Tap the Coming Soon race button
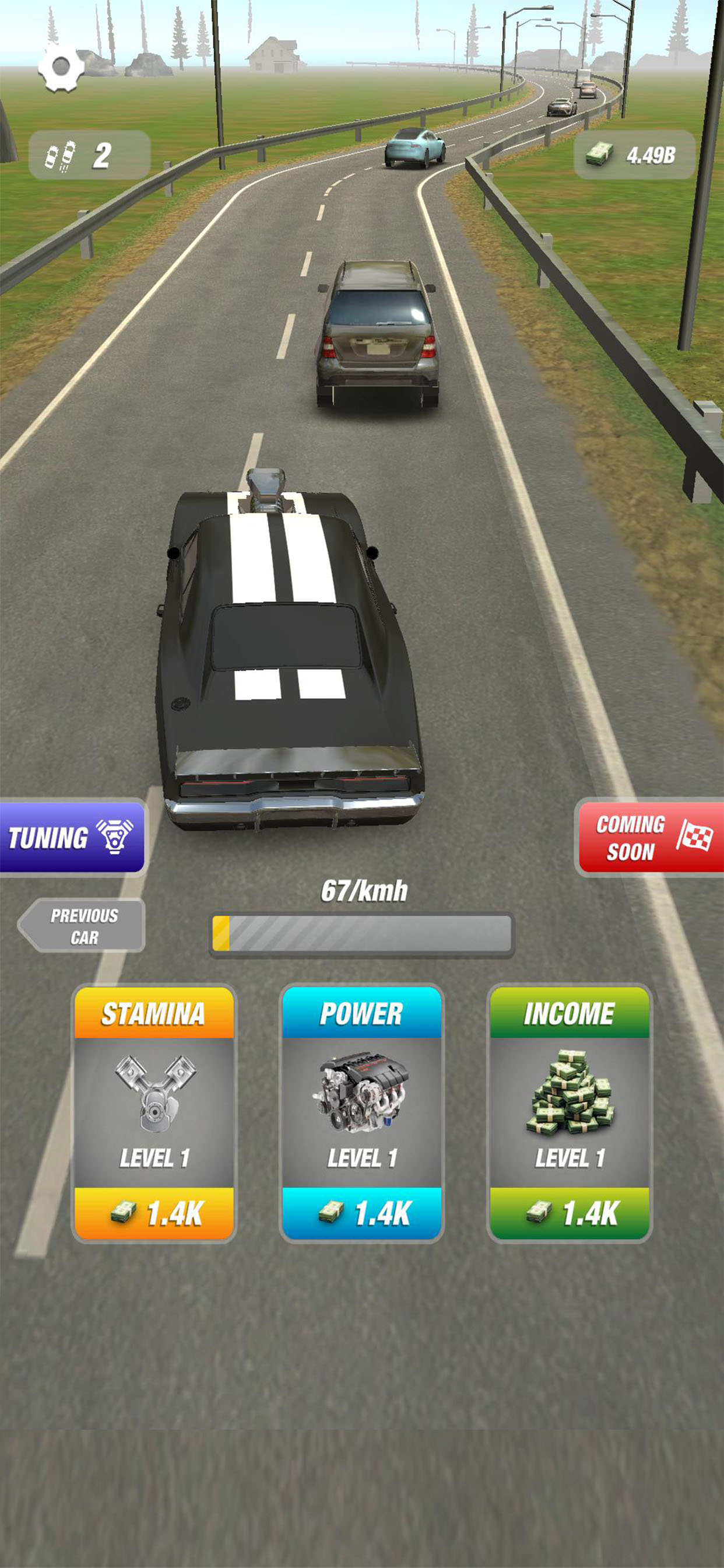The image size is (724, 1568). [650, 837]
